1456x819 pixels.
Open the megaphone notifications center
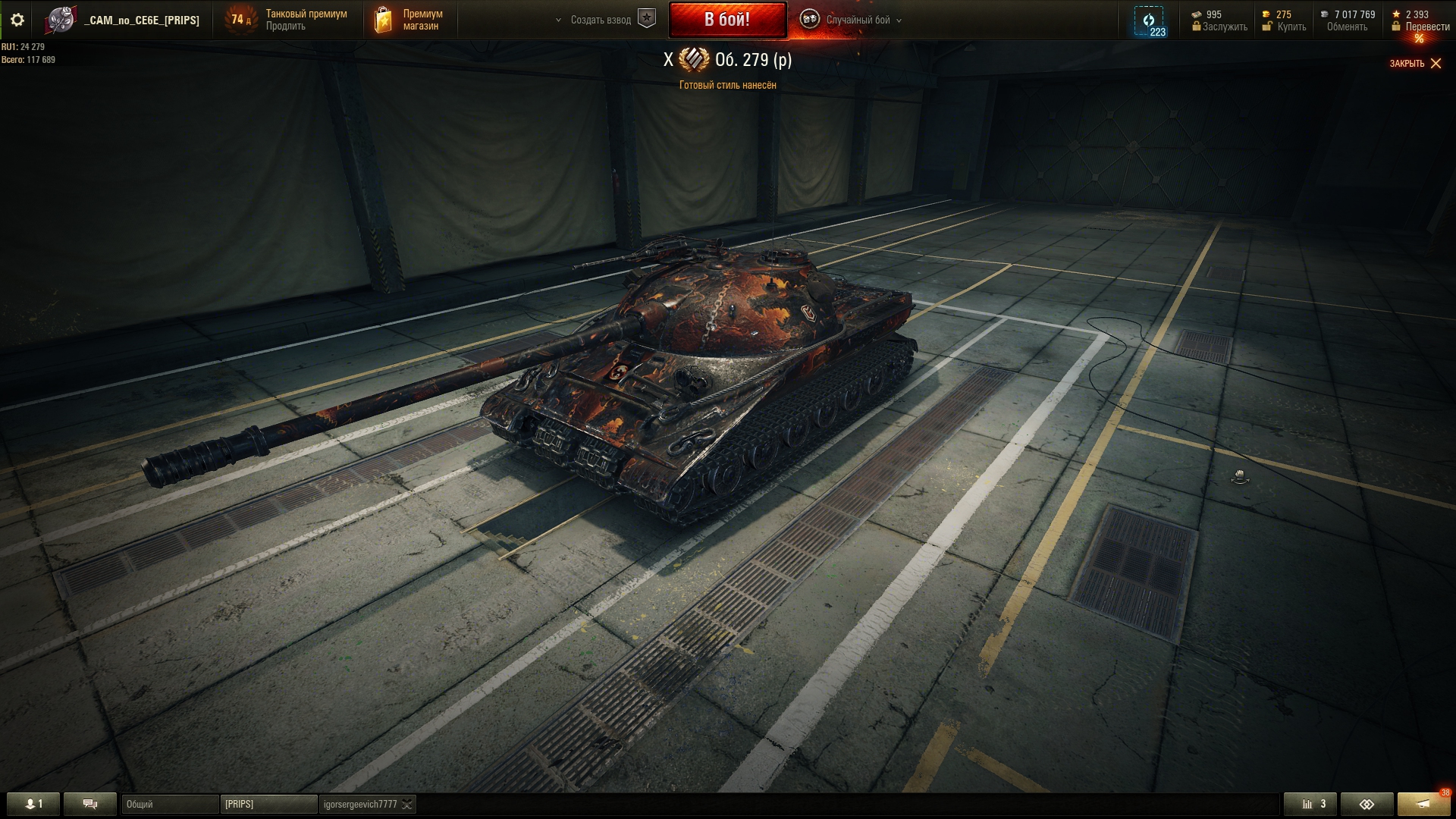click(x=1424, y=804)
